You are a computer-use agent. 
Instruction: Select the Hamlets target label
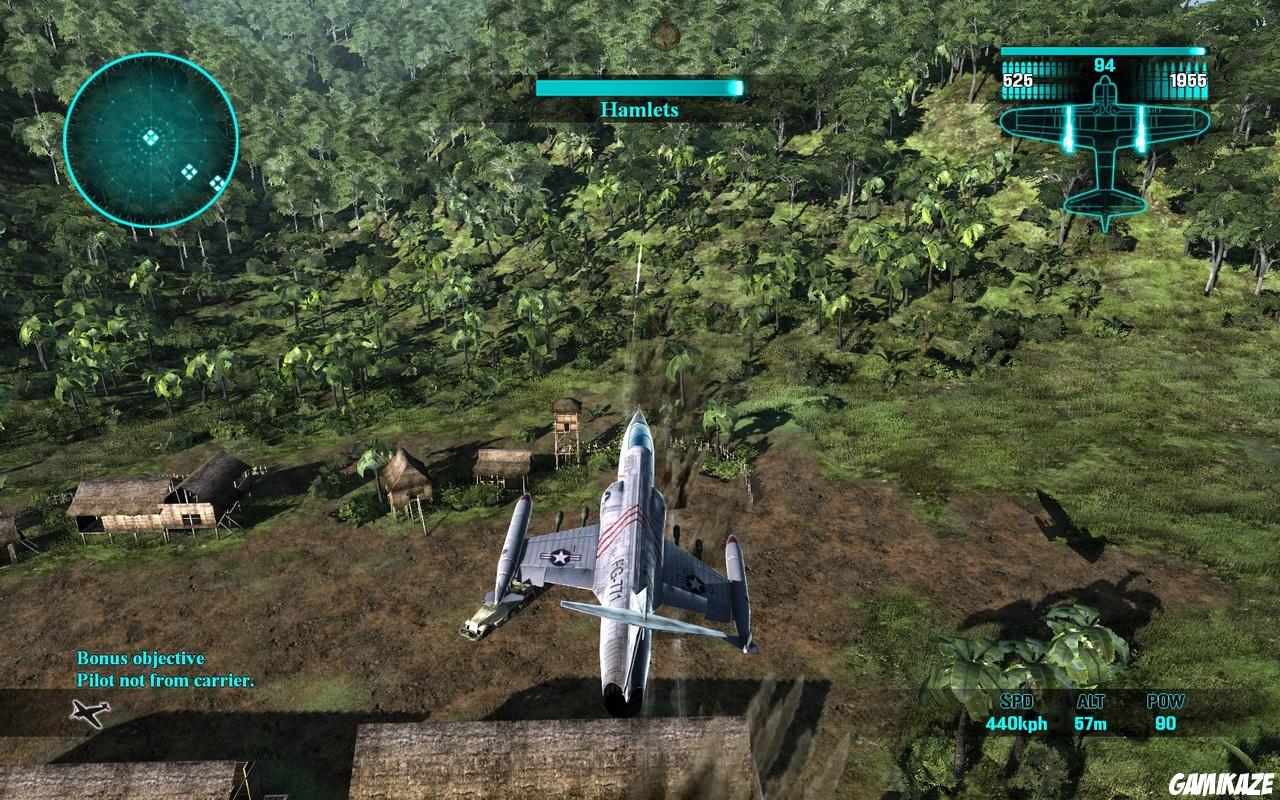639,110
